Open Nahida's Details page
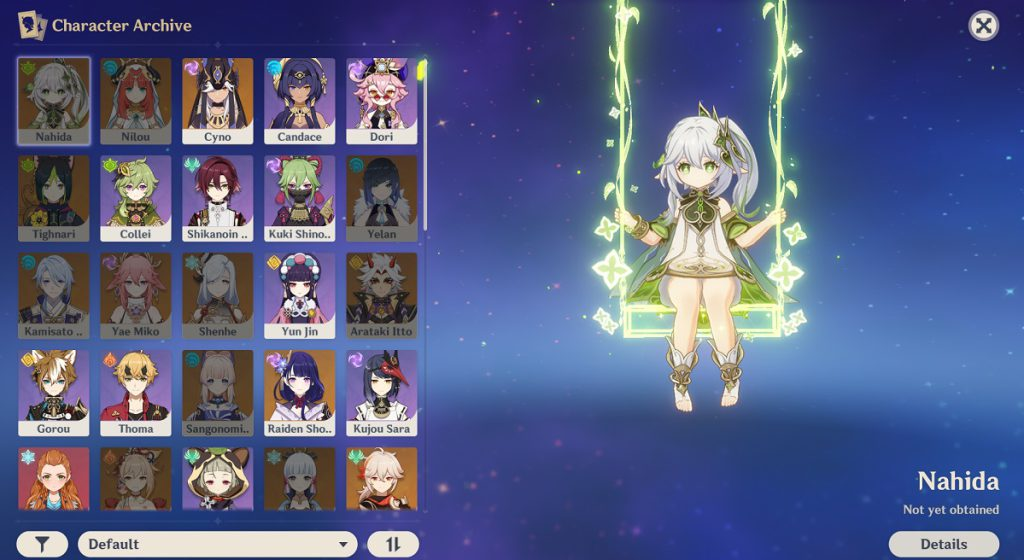The height and width of the screenshot is (560, 1024). (943, 544)
